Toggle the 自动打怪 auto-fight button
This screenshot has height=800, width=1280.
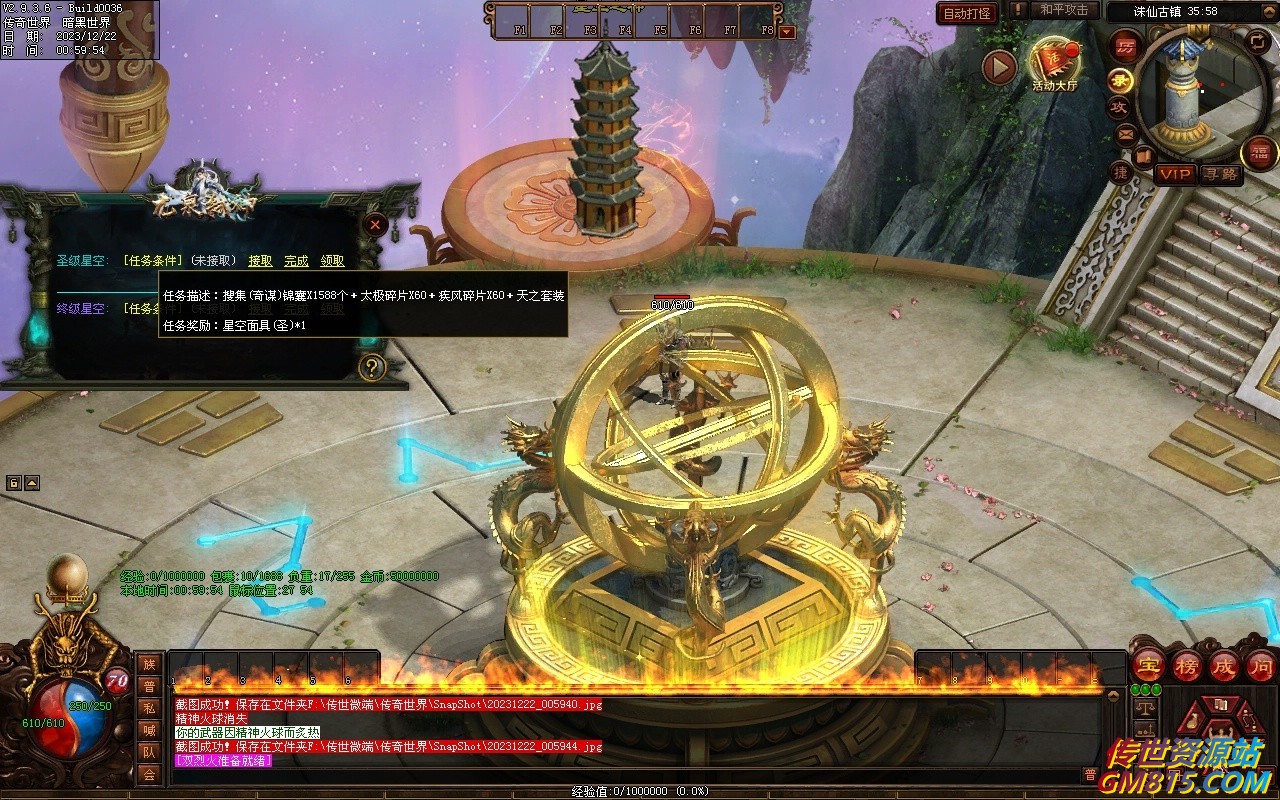point(967,13)
